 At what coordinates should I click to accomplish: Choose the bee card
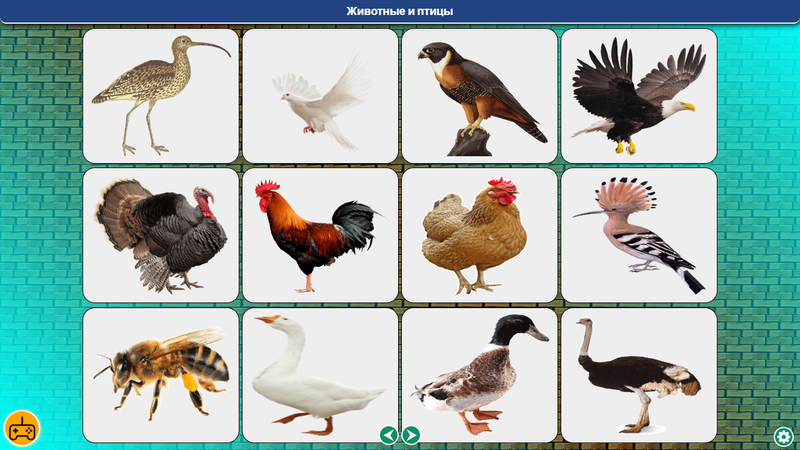tap(161, 375)
